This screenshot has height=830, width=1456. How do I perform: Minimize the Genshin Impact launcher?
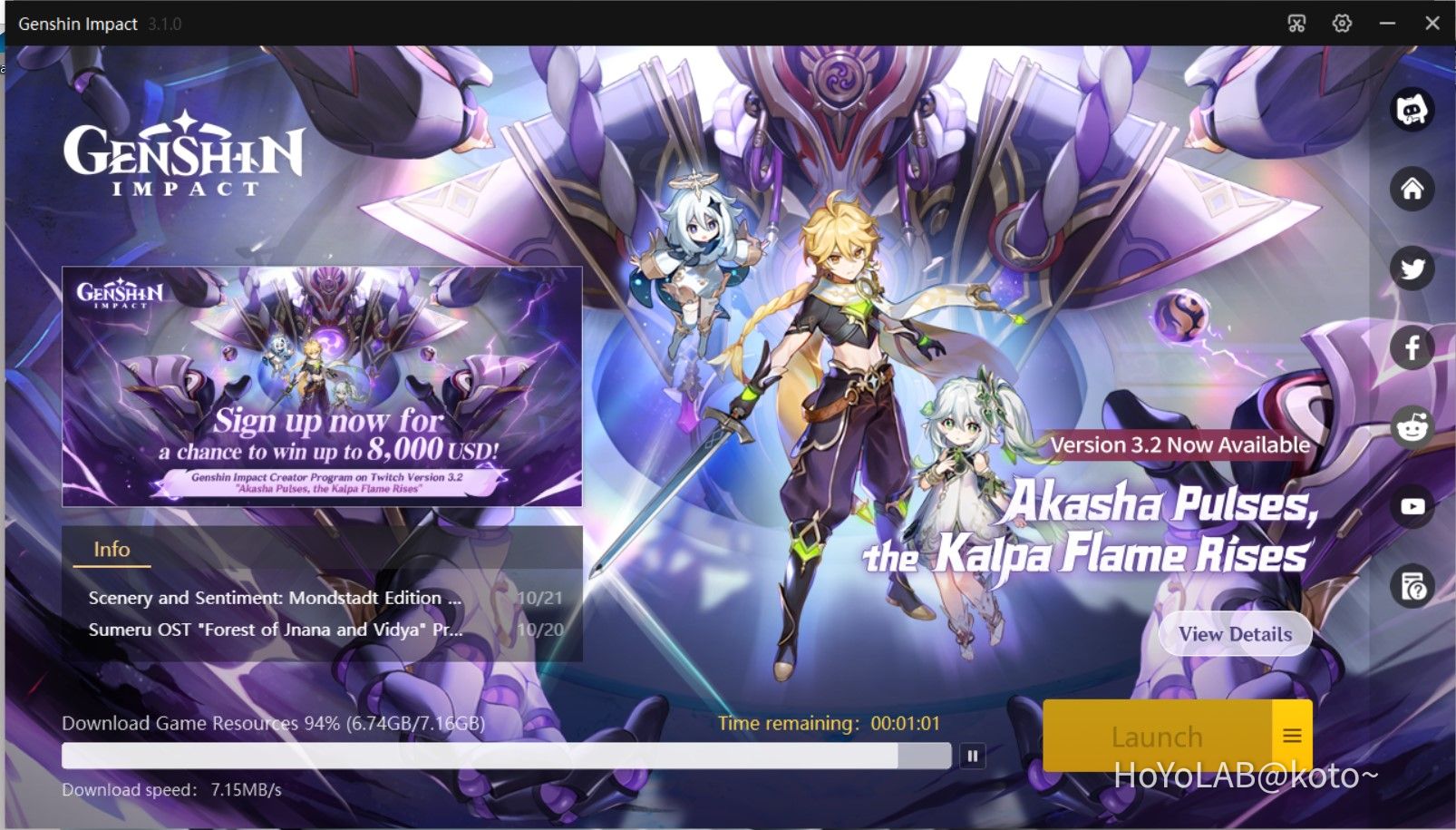tap(1389, 24)
